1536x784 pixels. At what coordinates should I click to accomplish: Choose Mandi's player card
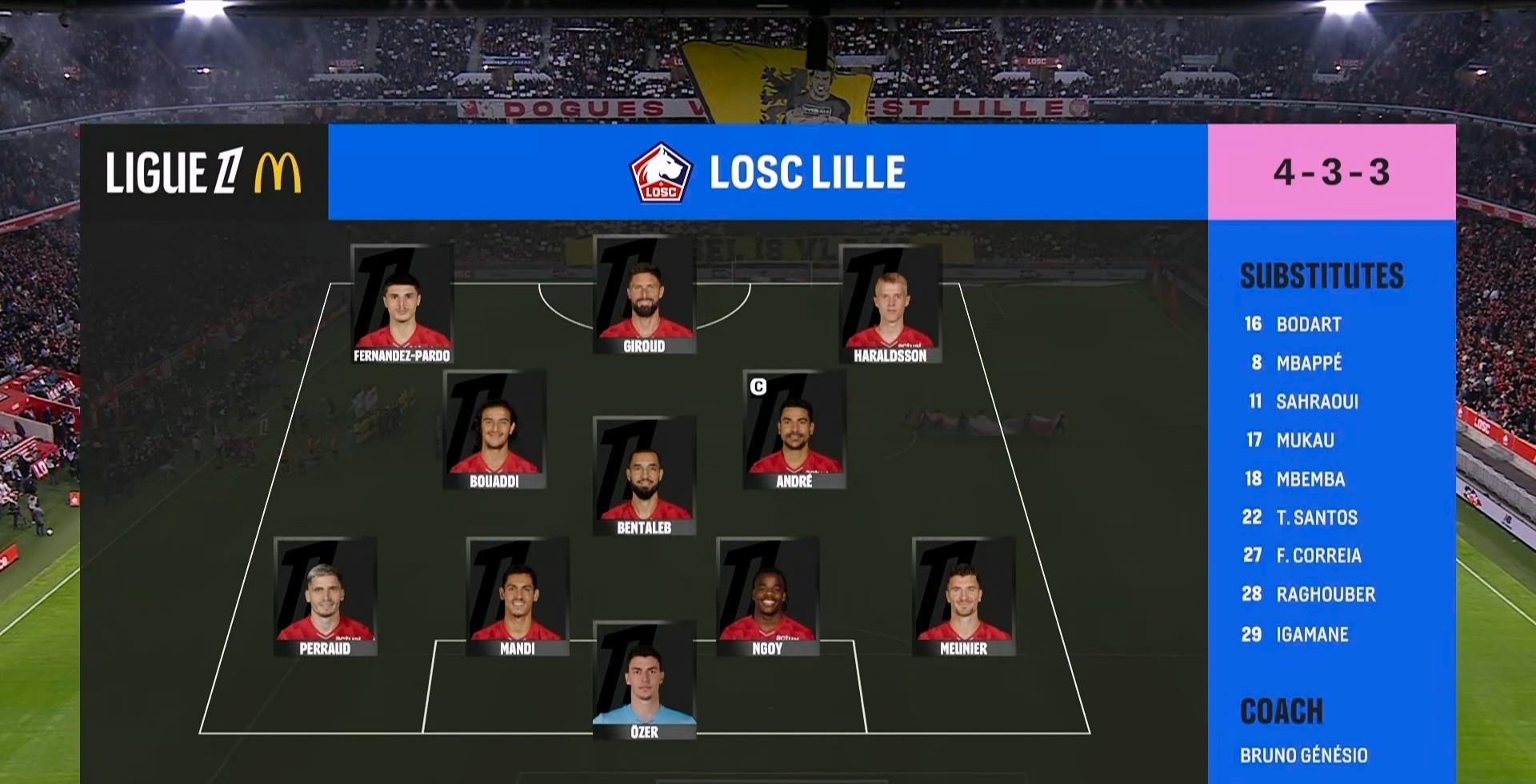(518, 597)
